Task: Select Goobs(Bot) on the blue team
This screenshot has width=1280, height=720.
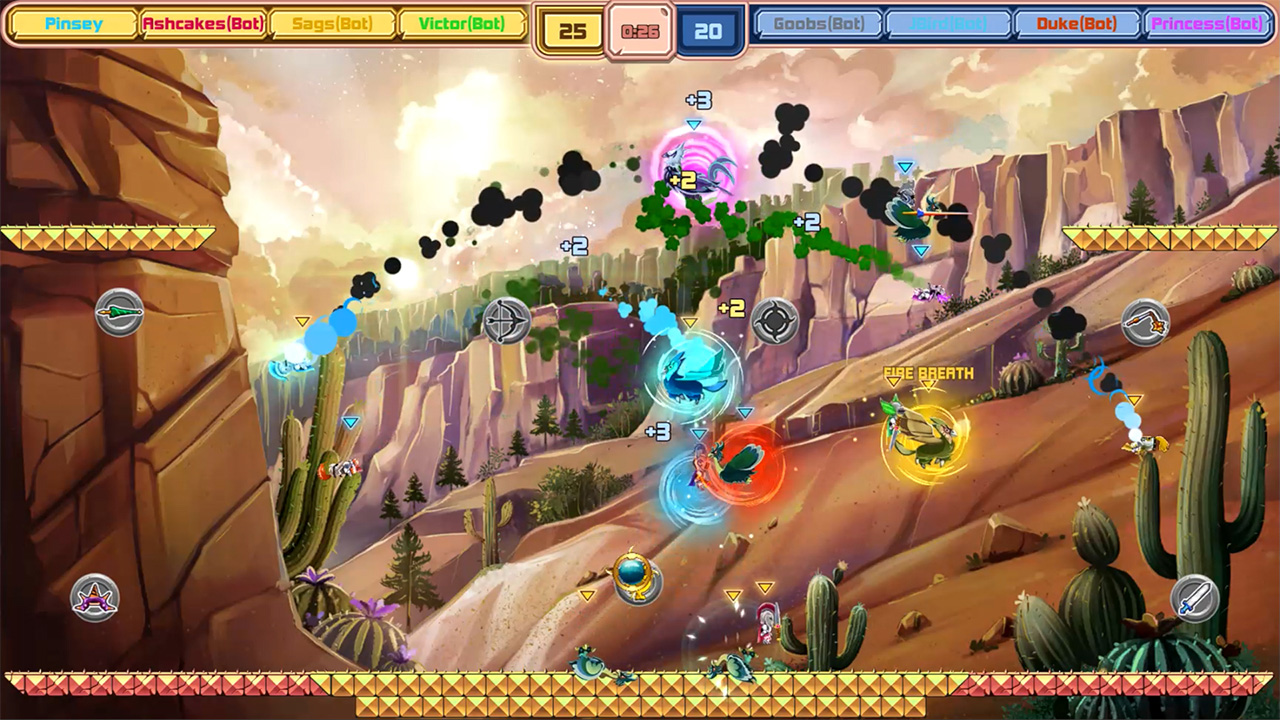Action: 818,22
